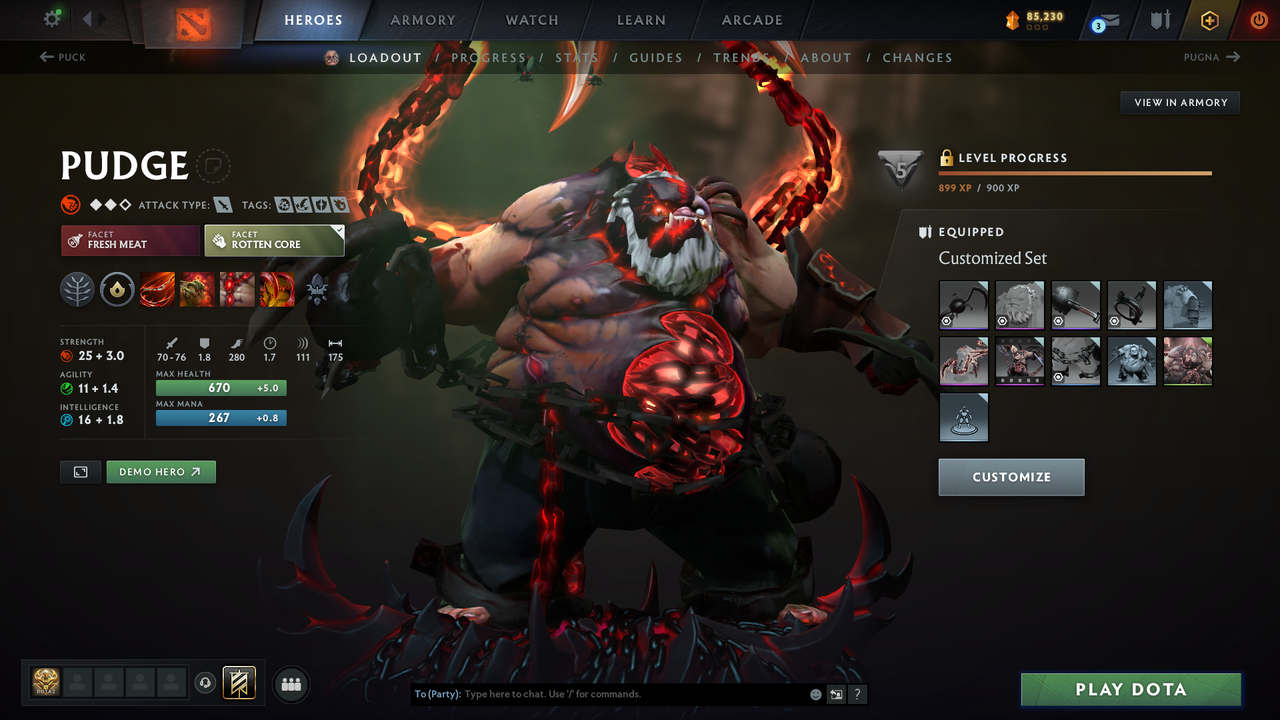1280x720 pixels.
Task: Click the level progress XP bar
Action: (1075, 172)
